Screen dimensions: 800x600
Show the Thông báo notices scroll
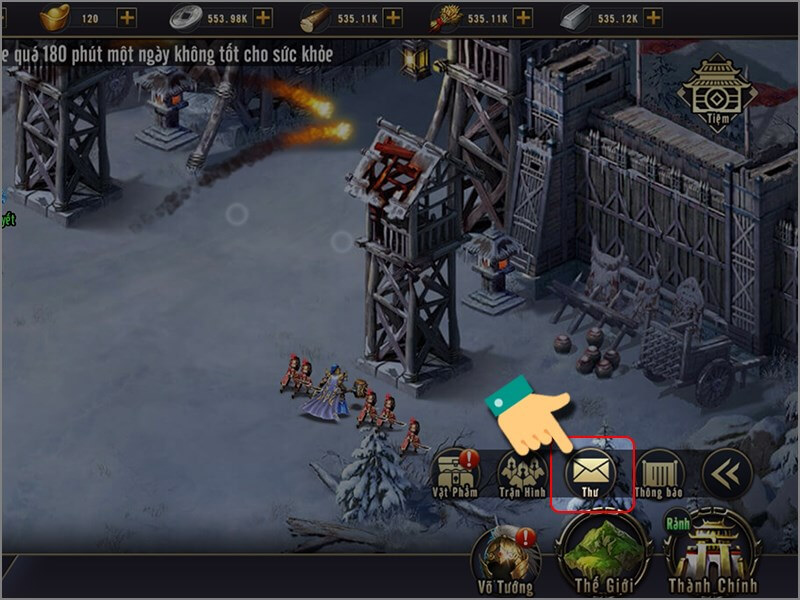click(x=659, y=470)
